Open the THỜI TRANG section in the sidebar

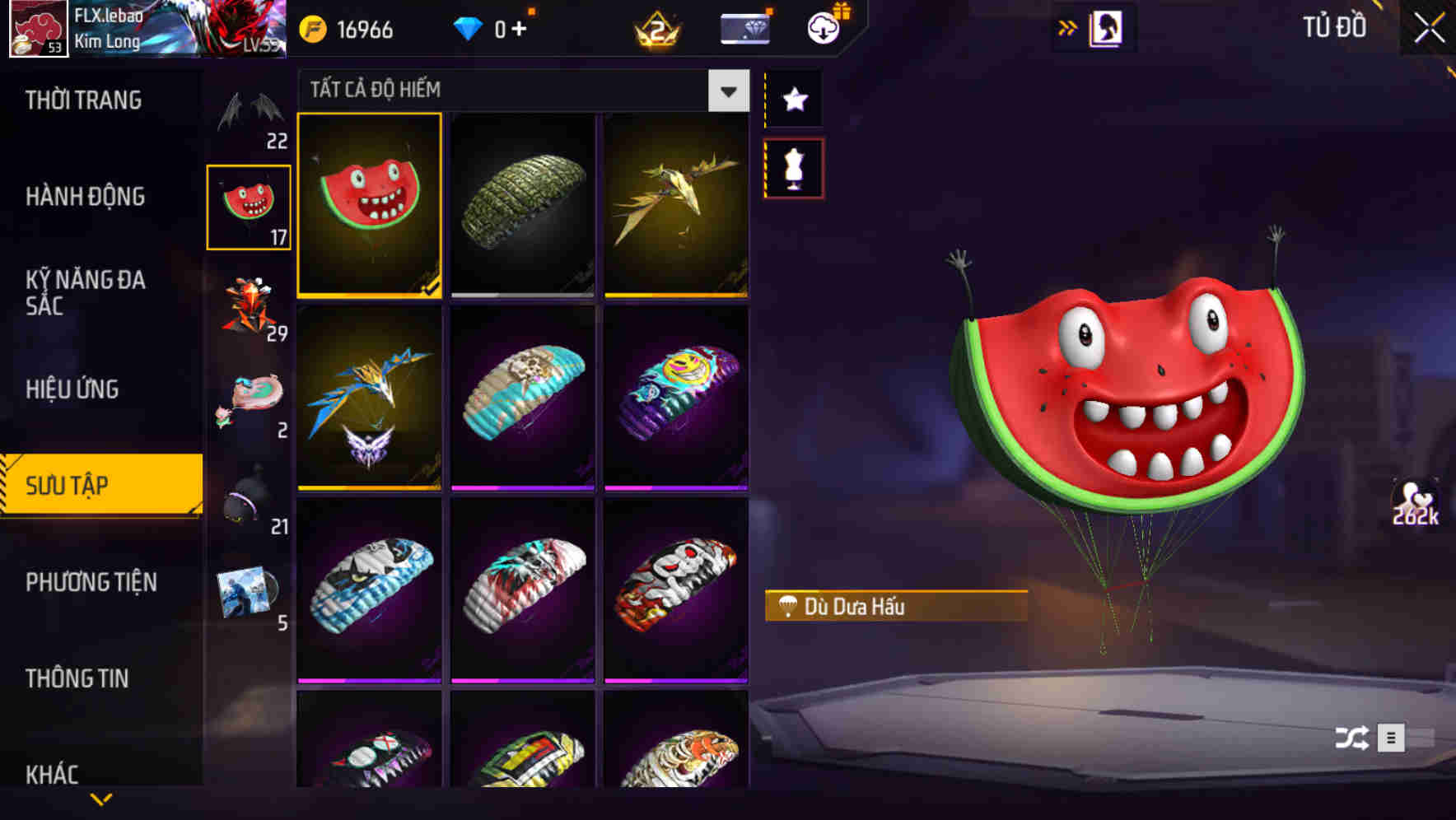coord(84,100)
